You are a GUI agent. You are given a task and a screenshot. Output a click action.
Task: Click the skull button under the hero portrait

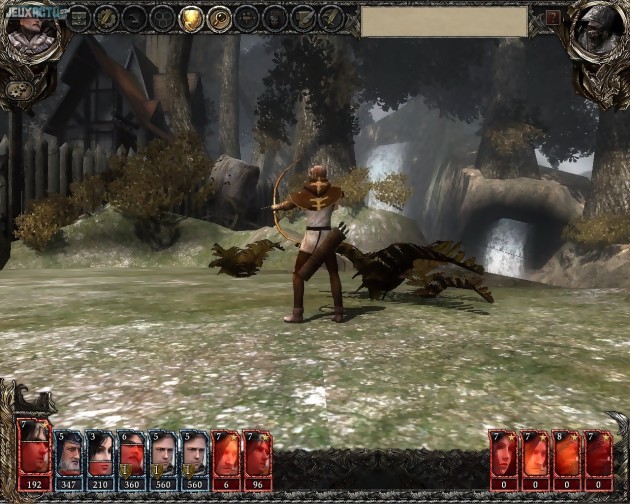tap(17, 89)
